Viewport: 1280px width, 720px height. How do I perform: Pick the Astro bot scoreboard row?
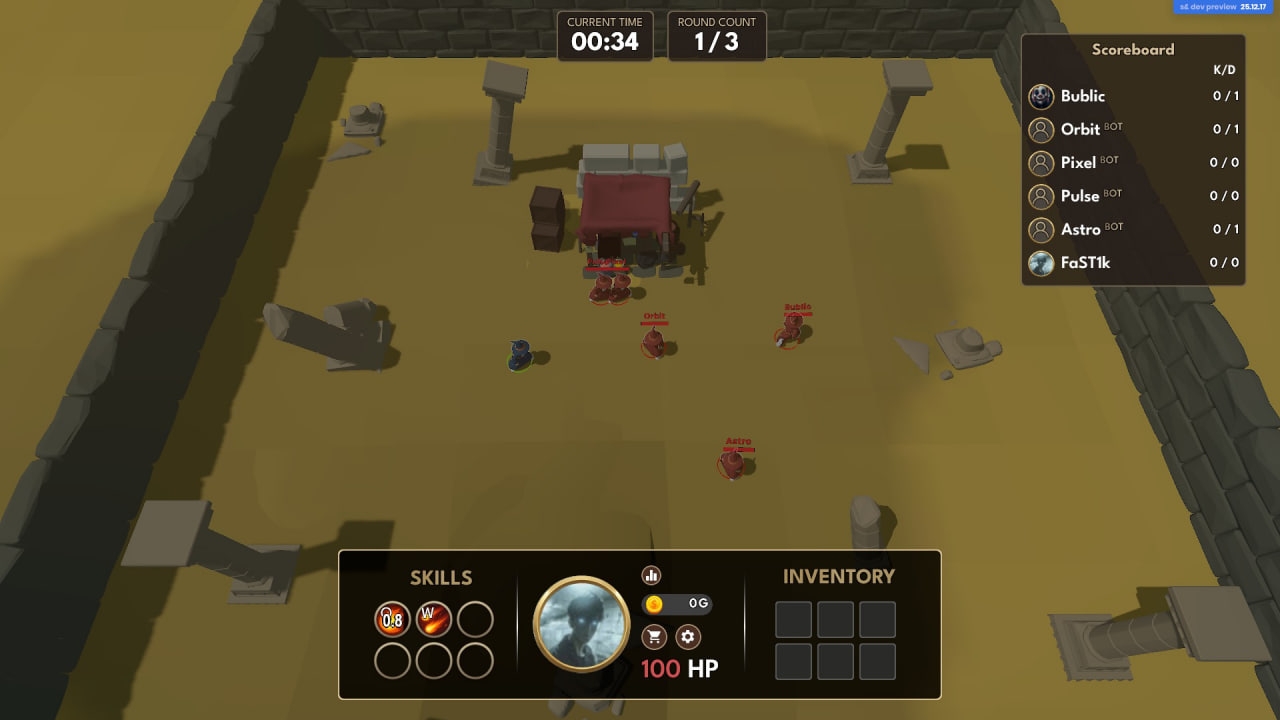click(1133, 229)
